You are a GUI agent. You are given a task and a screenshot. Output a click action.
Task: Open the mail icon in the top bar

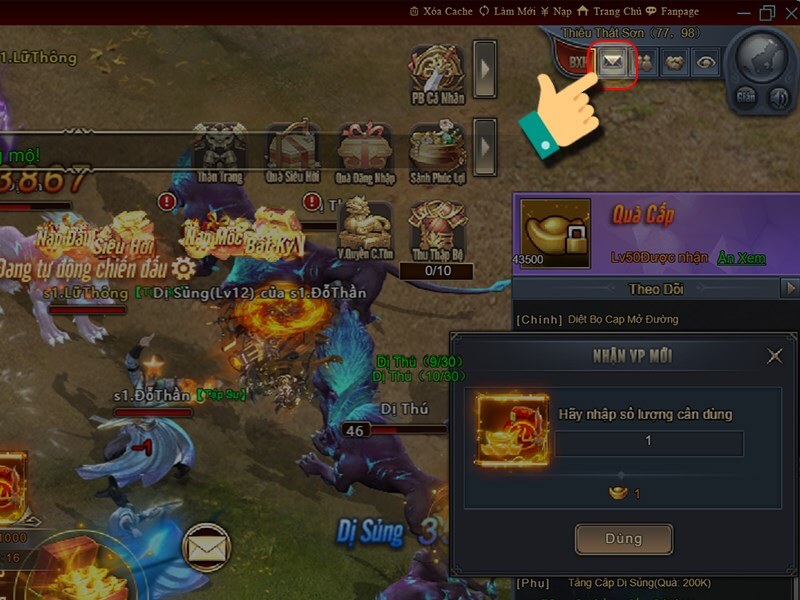(x=609, y=62)
